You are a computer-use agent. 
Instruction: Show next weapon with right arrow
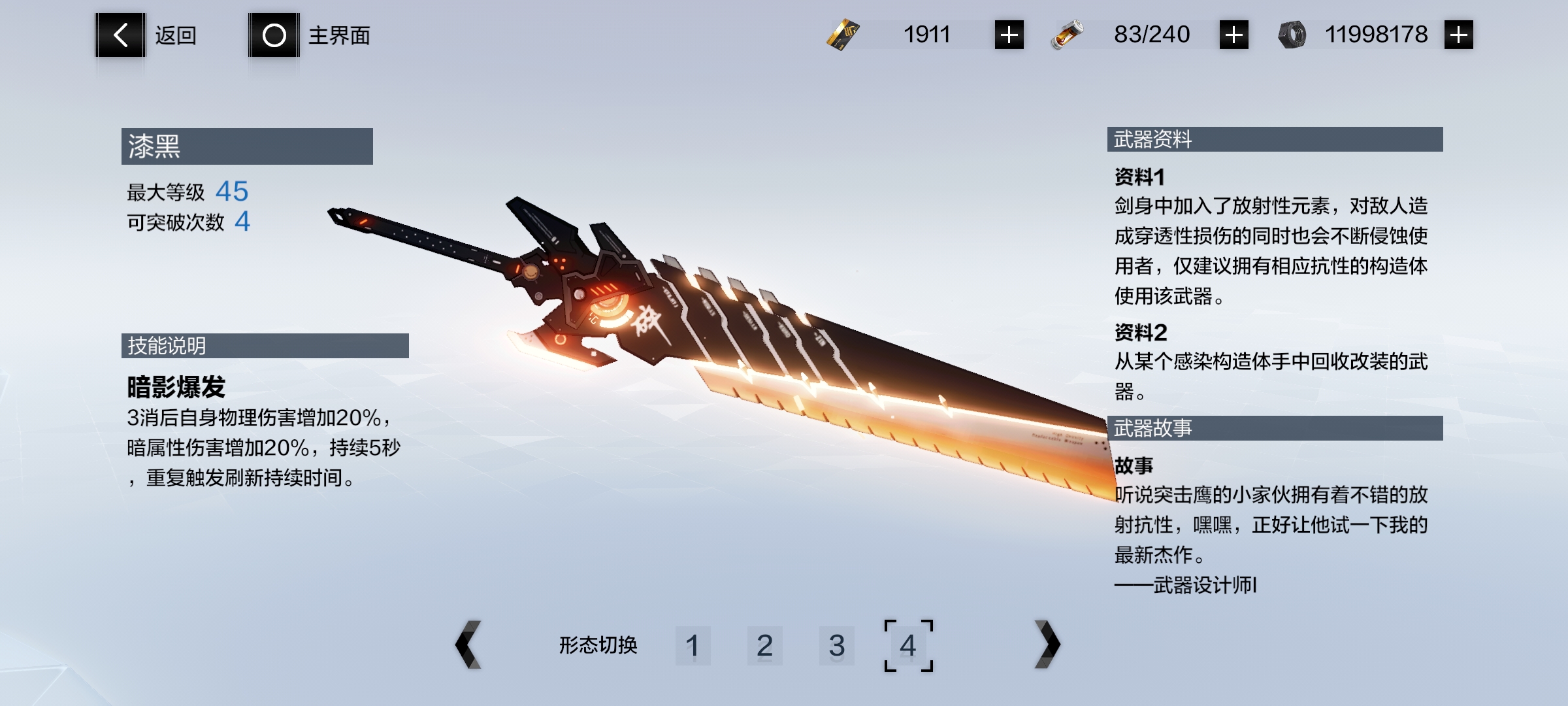[x=1047, y=645]
